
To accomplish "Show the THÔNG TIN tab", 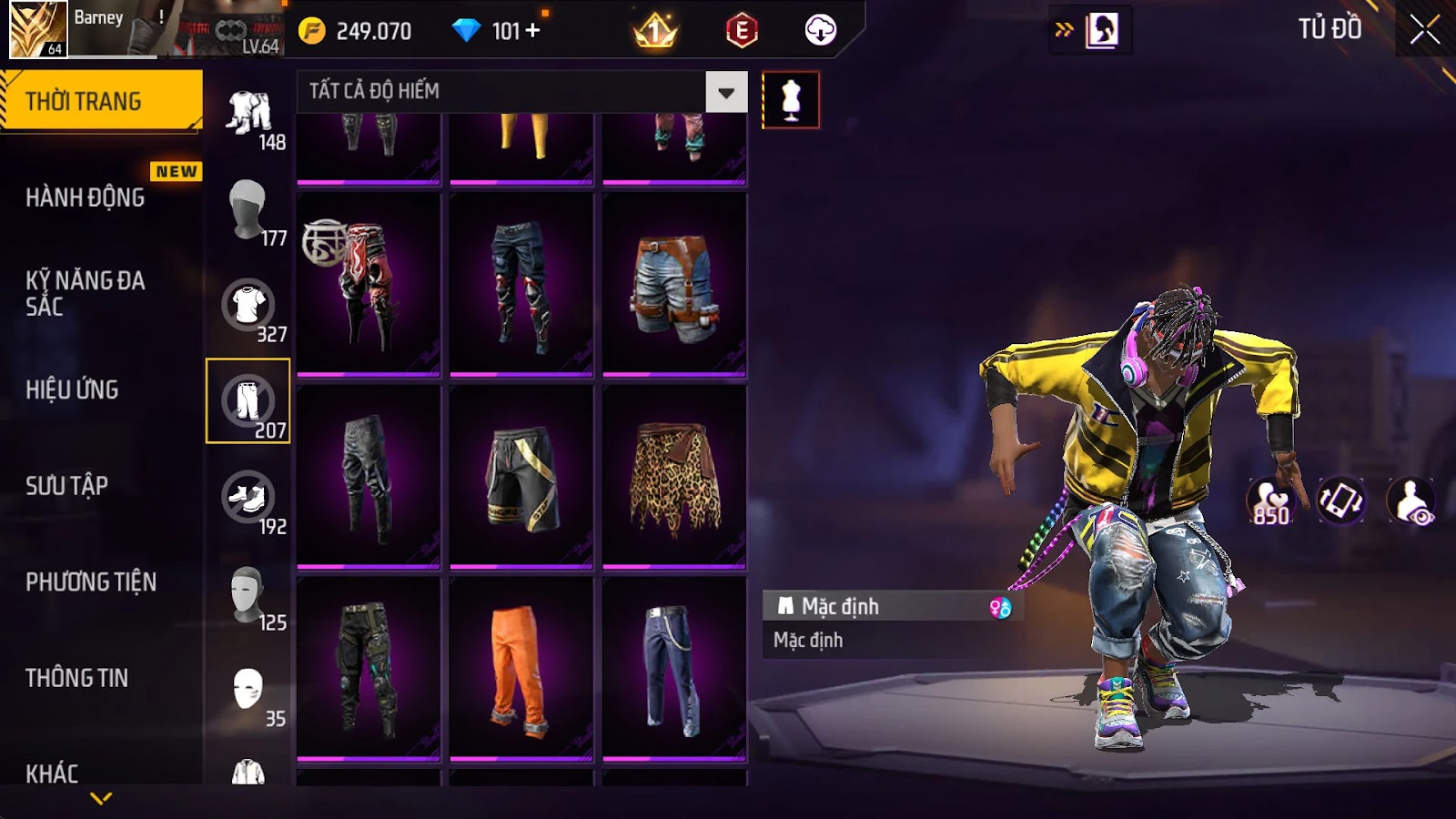I will pyautogui.click(x=76, y=678).
